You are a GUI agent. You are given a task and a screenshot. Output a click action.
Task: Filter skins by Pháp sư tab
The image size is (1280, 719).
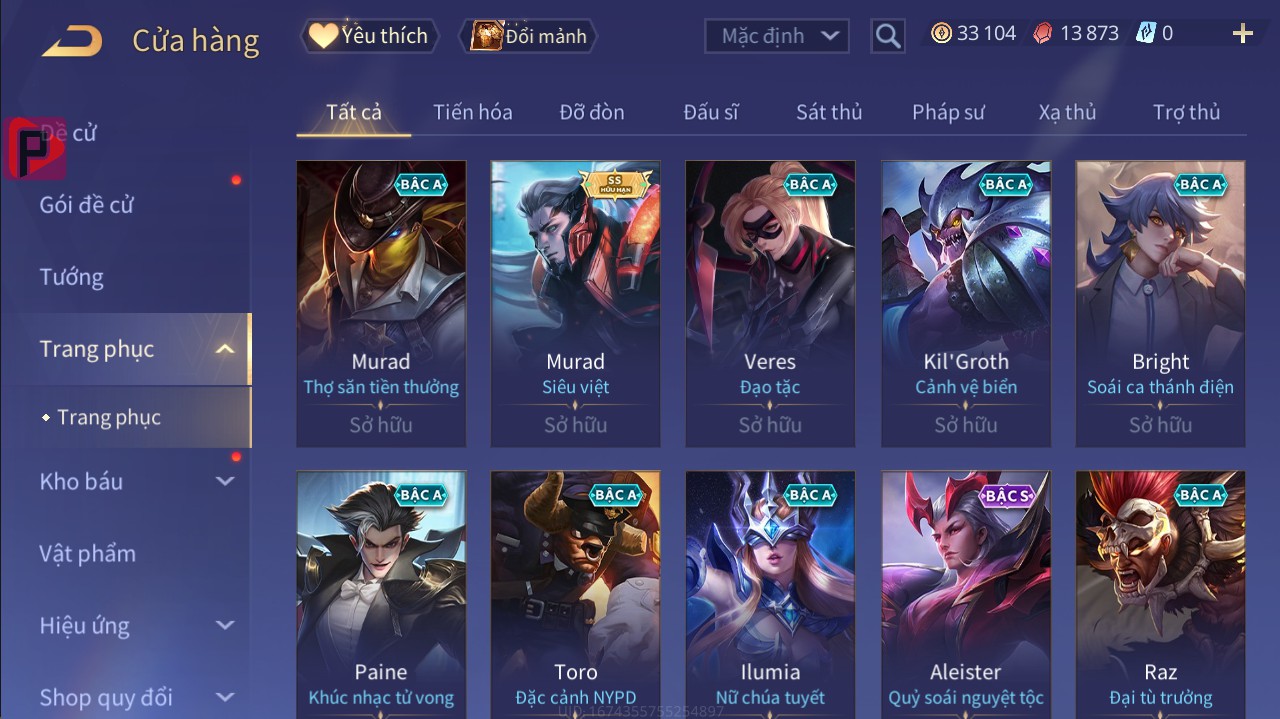click(x=948, y=112)
